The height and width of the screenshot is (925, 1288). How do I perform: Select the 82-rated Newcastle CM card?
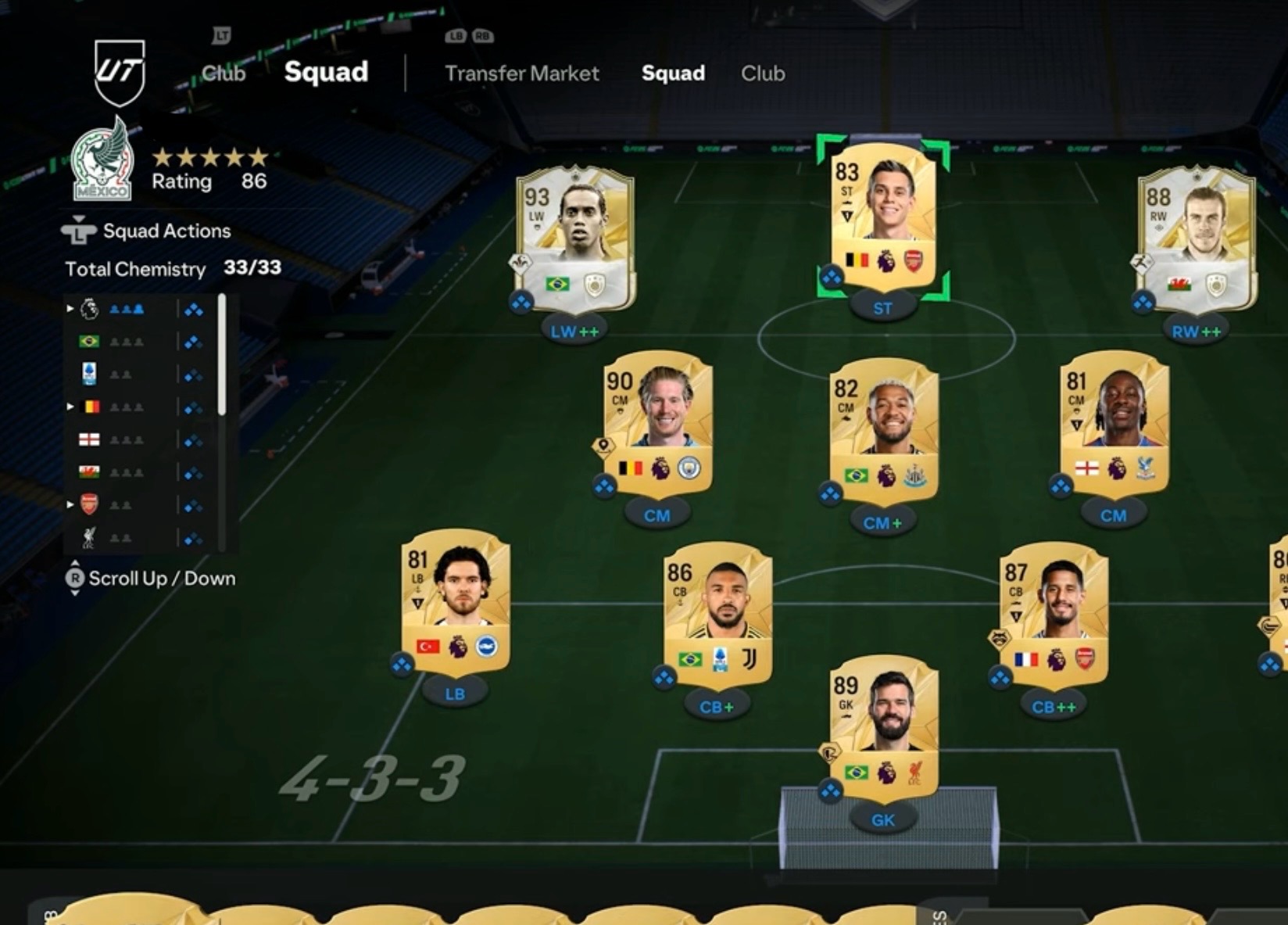coord(883,432)
